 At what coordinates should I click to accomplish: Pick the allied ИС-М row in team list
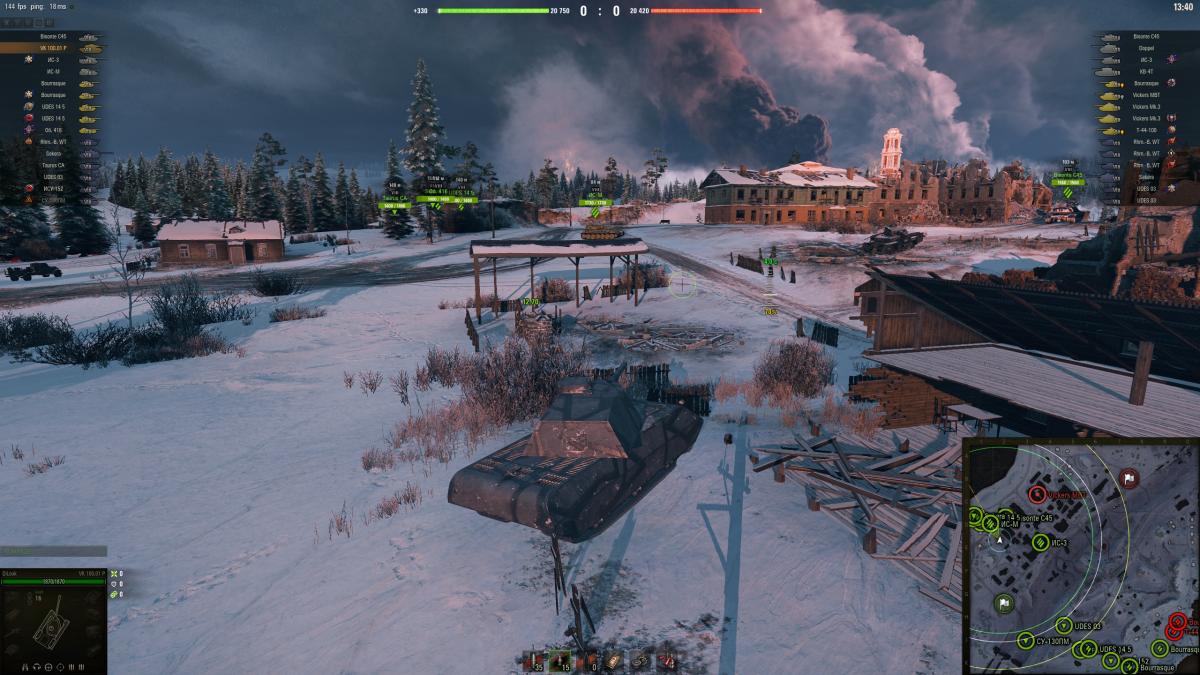coord(52,71)
